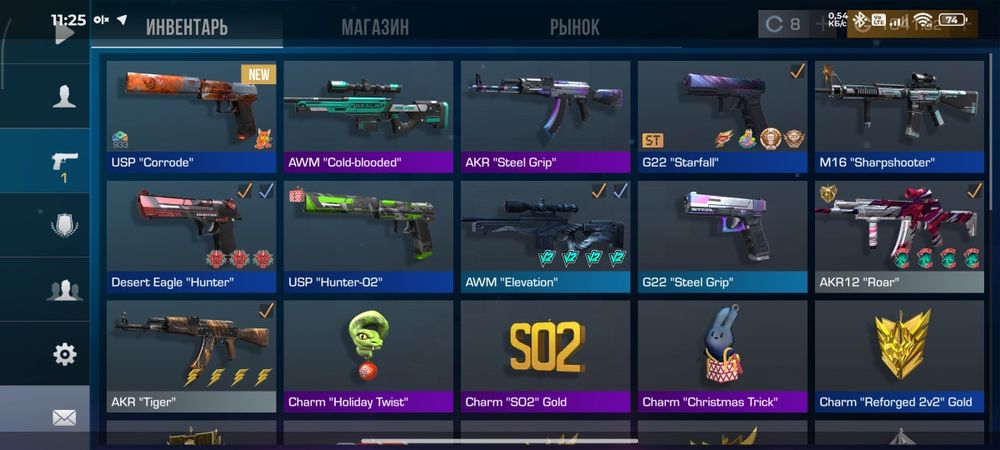
Task: Open the AWM "Elevation" sniper skin
Action: [546, 236]
